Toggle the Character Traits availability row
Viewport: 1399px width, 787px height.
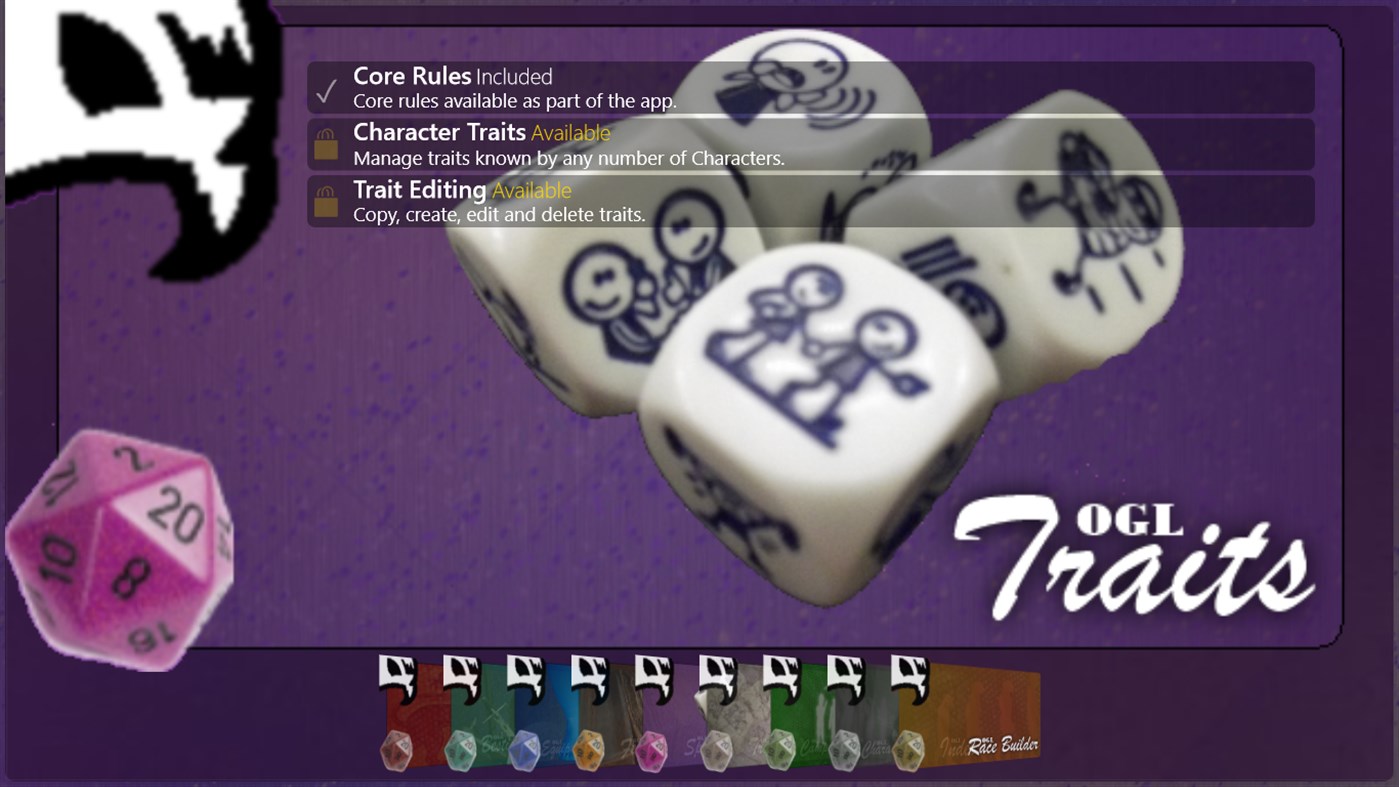tap(808, 144)
